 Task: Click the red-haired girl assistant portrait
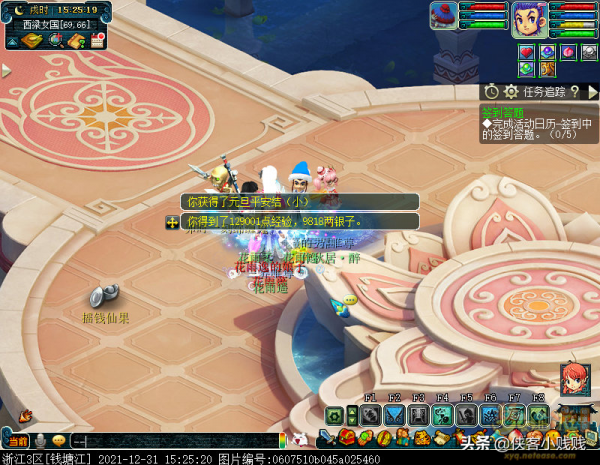click(x=574, y=380)
